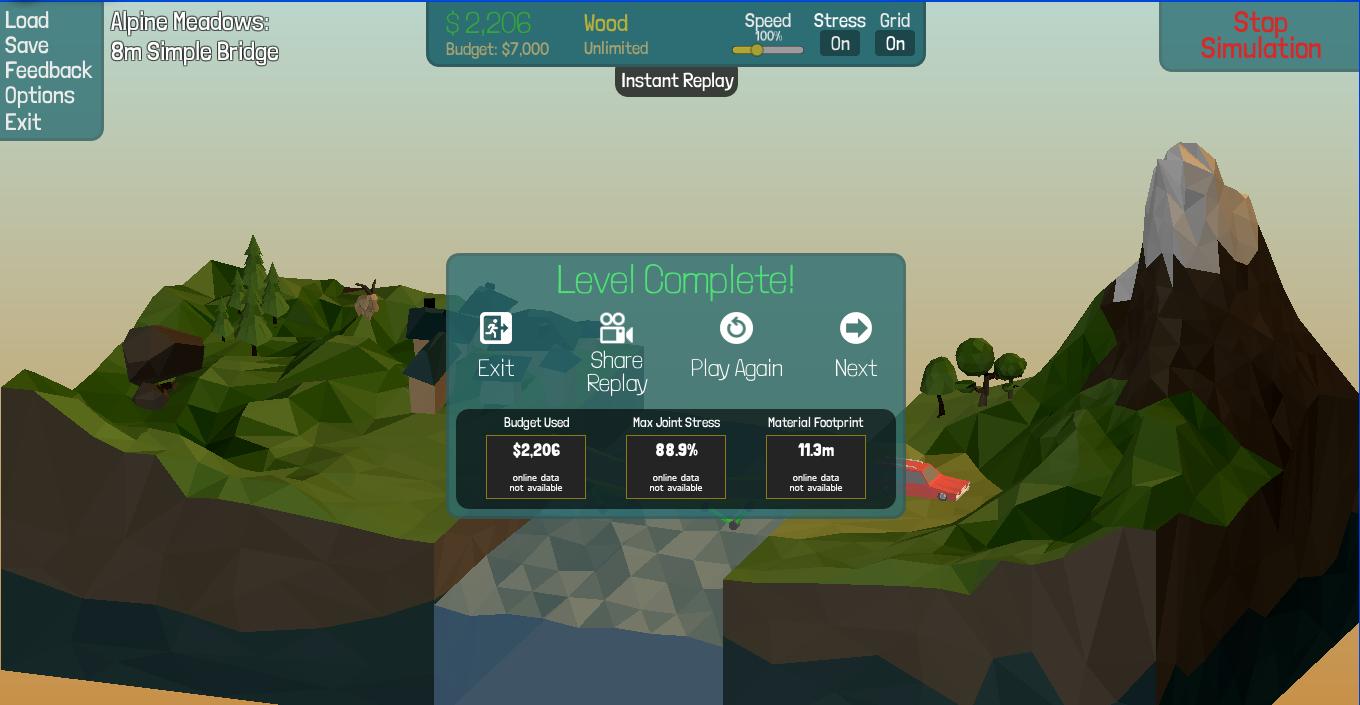Save the current bridge design
Screen dimensions: 1360x705
(27, 45)
